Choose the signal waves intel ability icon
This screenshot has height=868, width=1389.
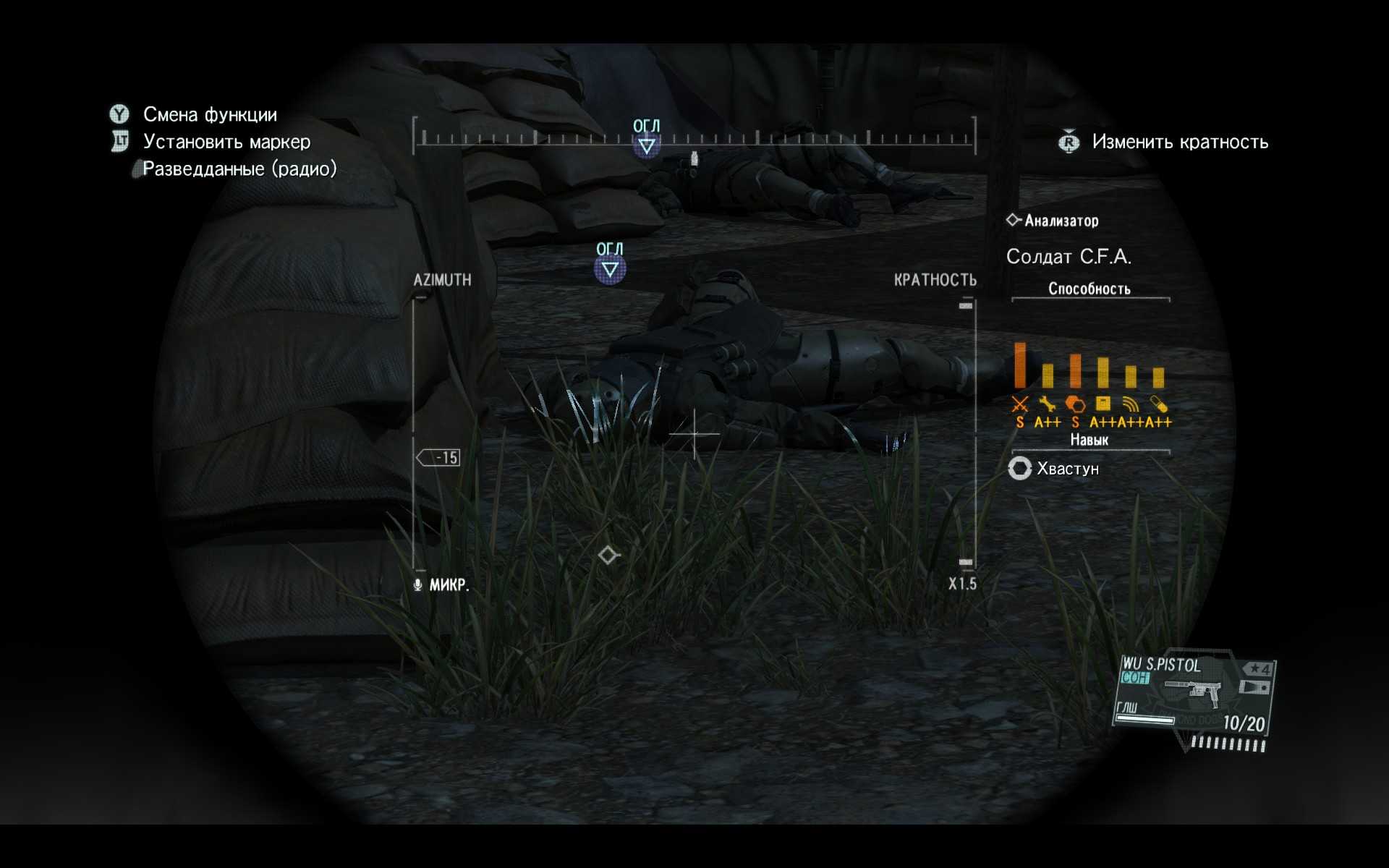[1131, 404]
